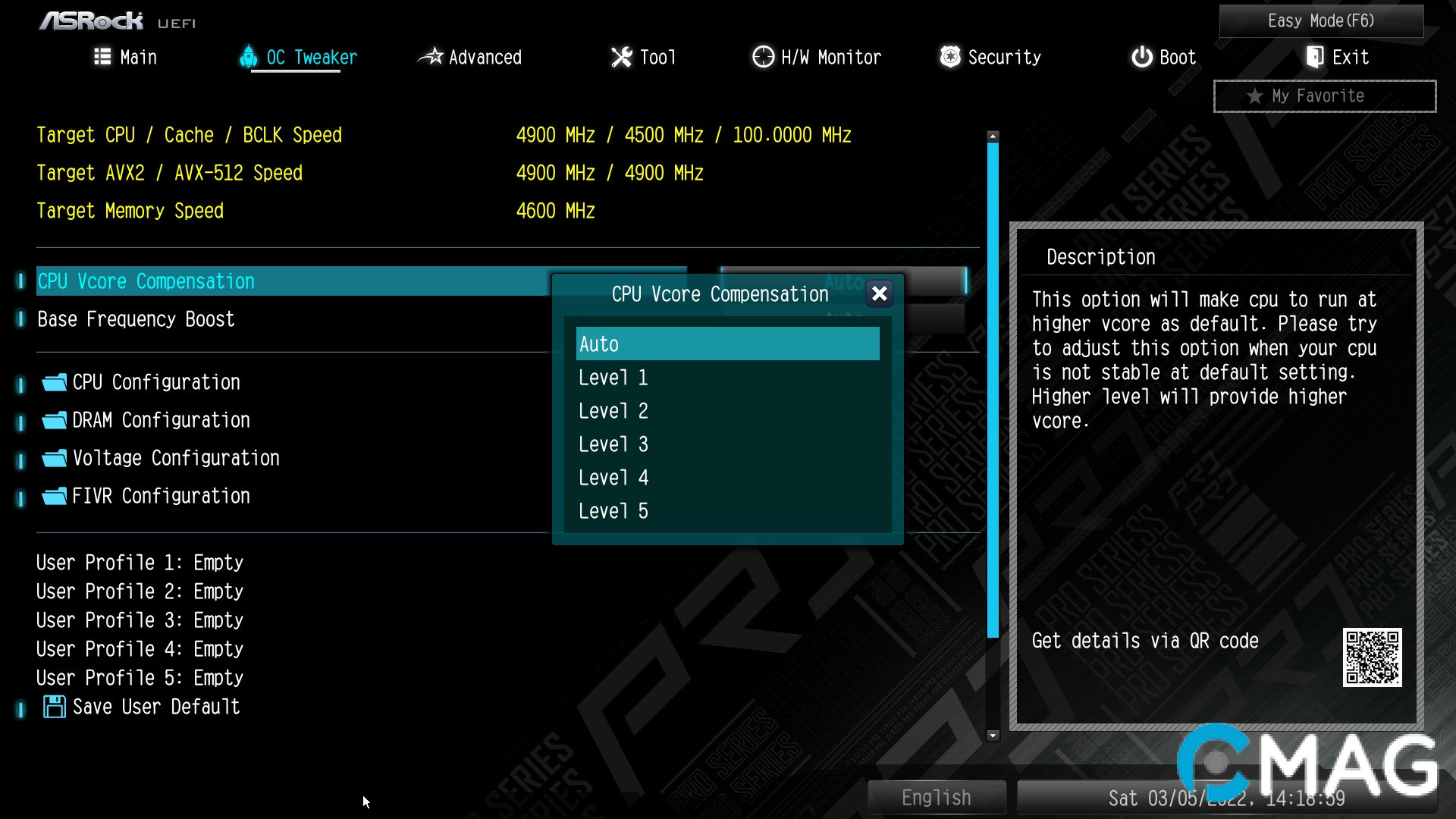
Task: Open the My Favorite panel
Action: point(1323,96)
